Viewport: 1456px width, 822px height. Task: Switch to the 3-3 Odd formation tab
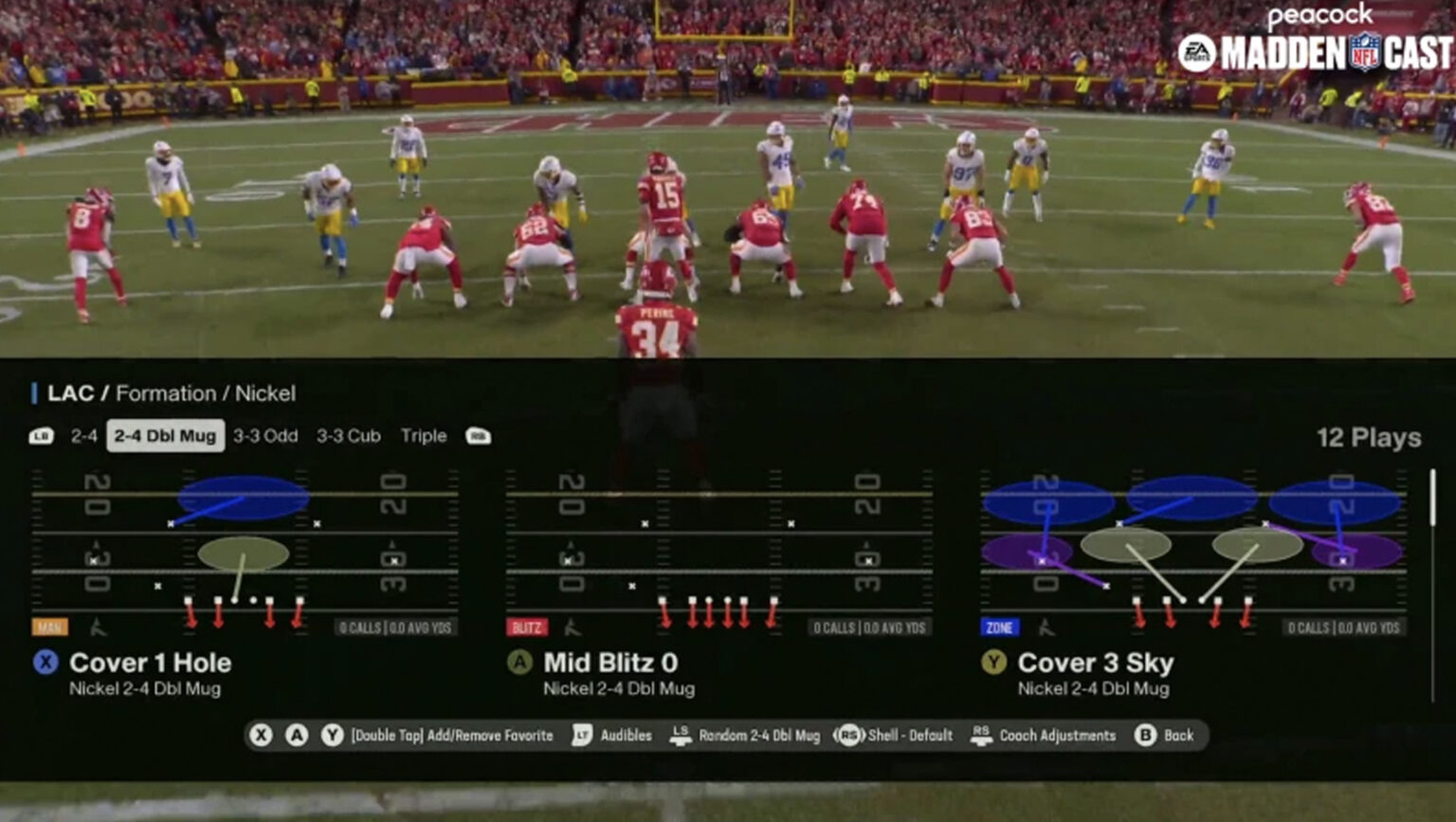(264, 436)
